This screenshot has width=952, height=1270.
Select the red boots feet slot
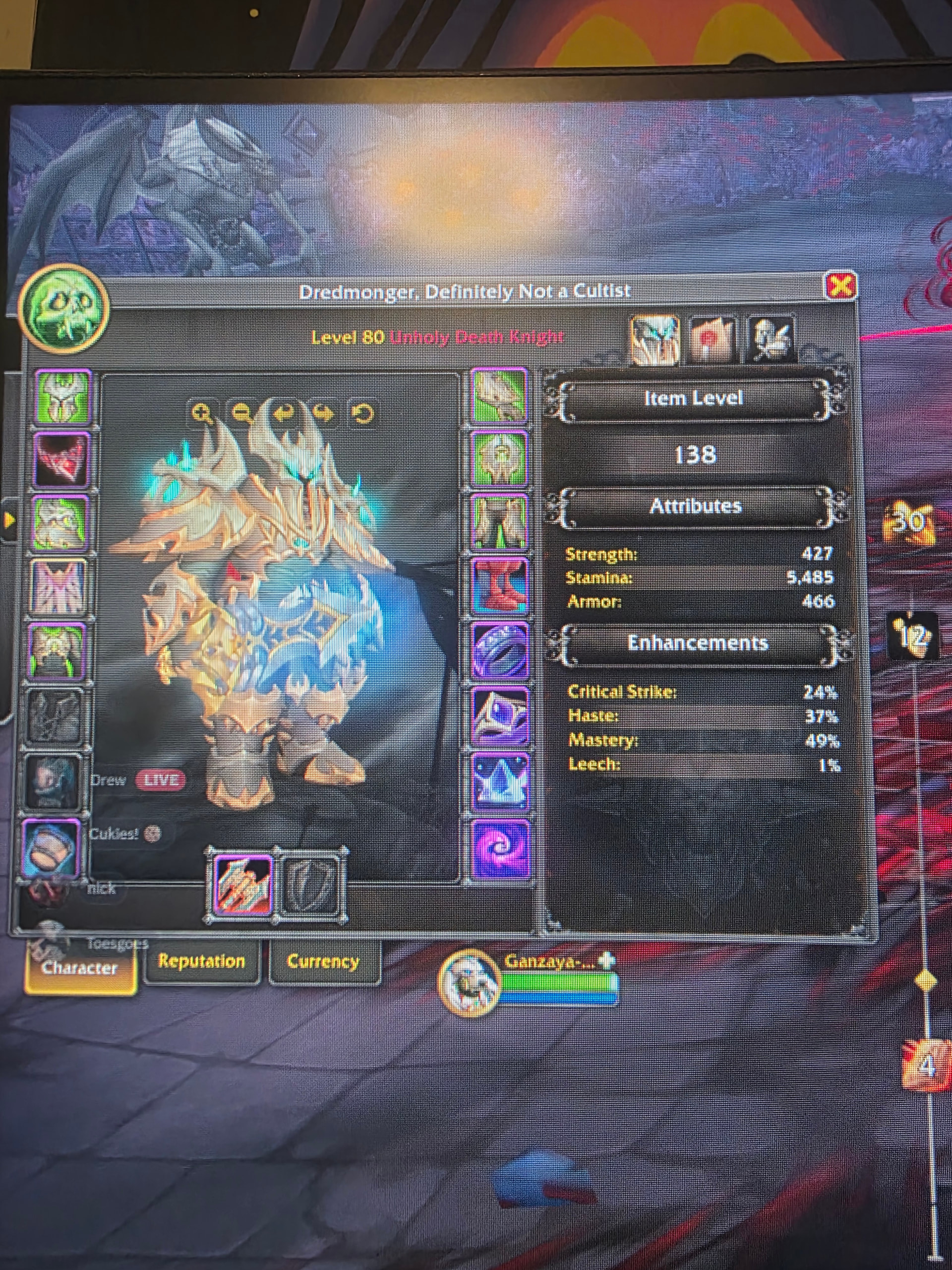(x=499, y=587)
